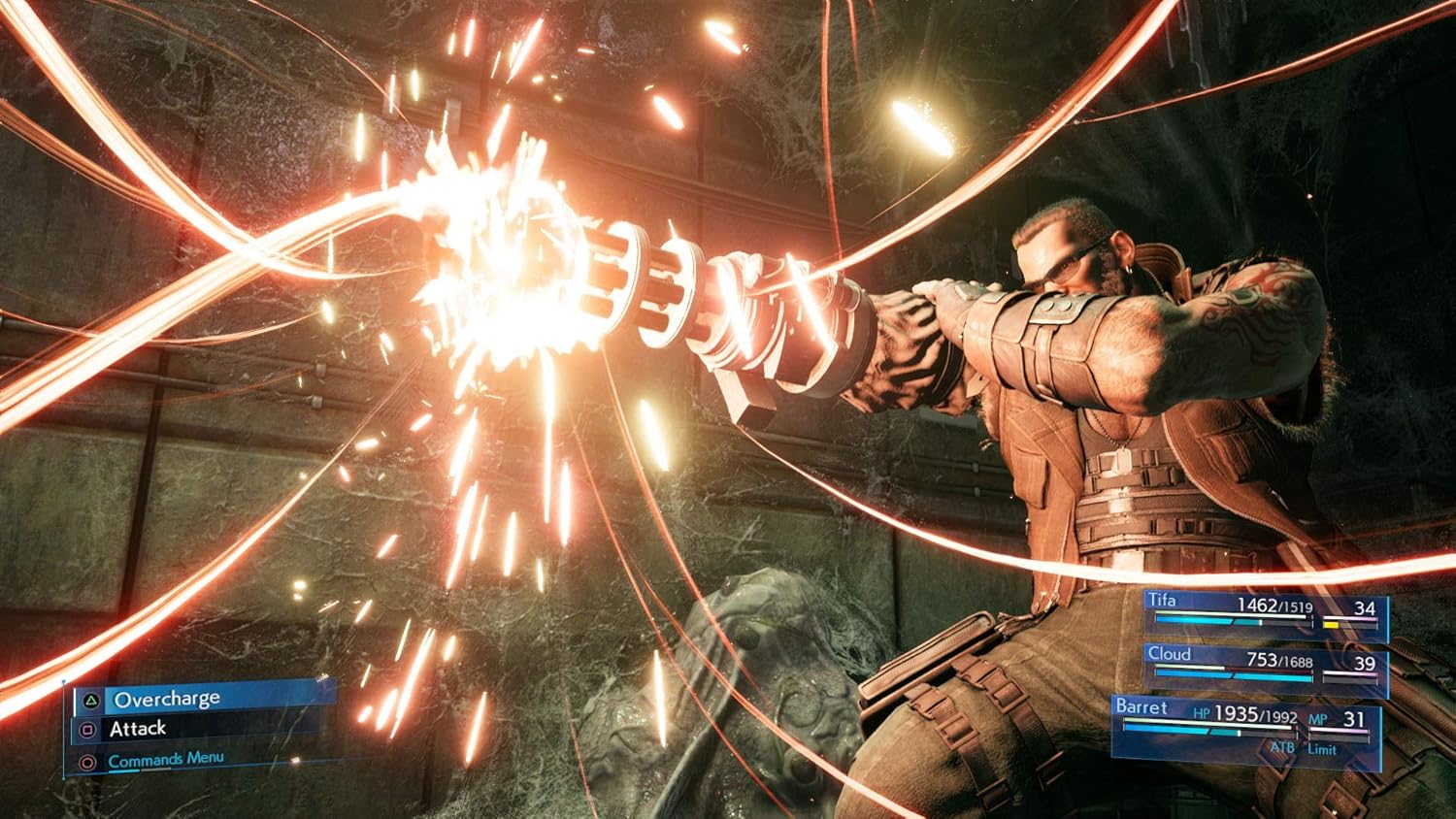
Task: Click the HP label in Barret's status bar
Action: pyautogui.click(x=1202, y=714)
